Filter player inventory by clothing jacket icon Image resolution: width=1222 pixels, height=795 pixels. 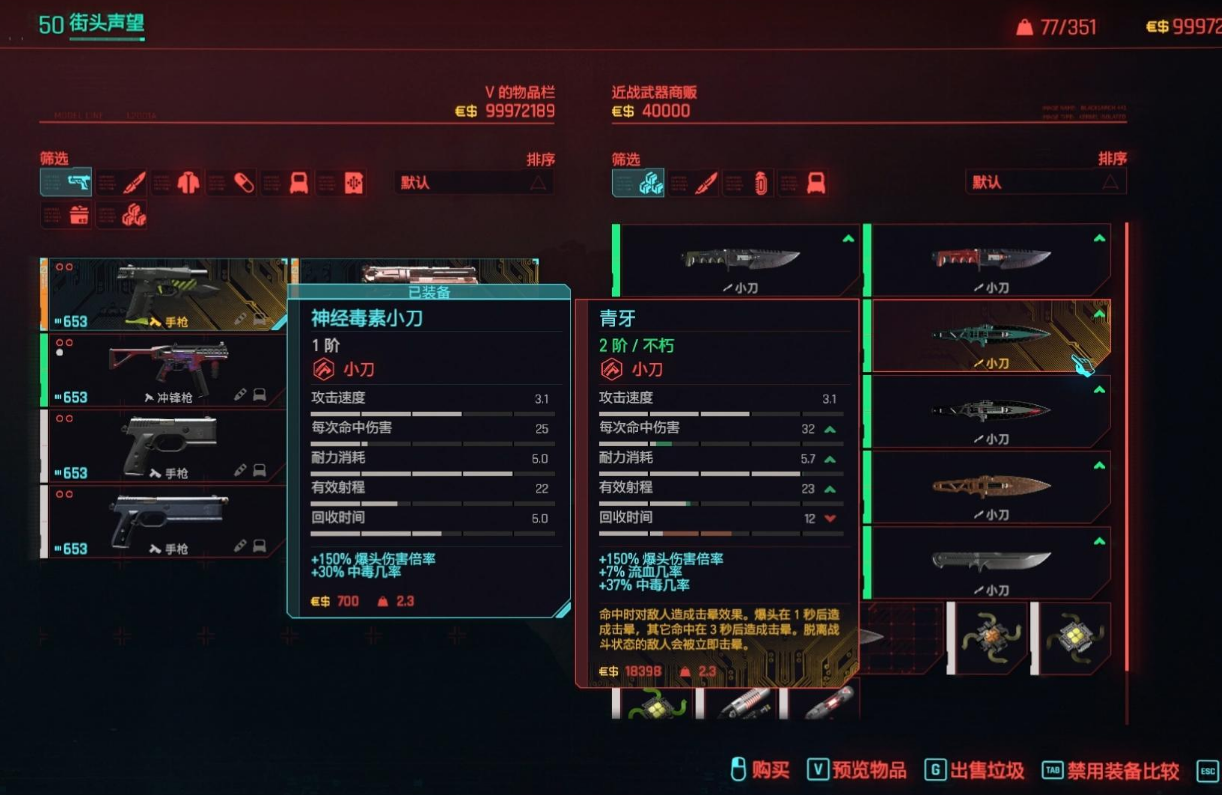[x=188, y=182]
